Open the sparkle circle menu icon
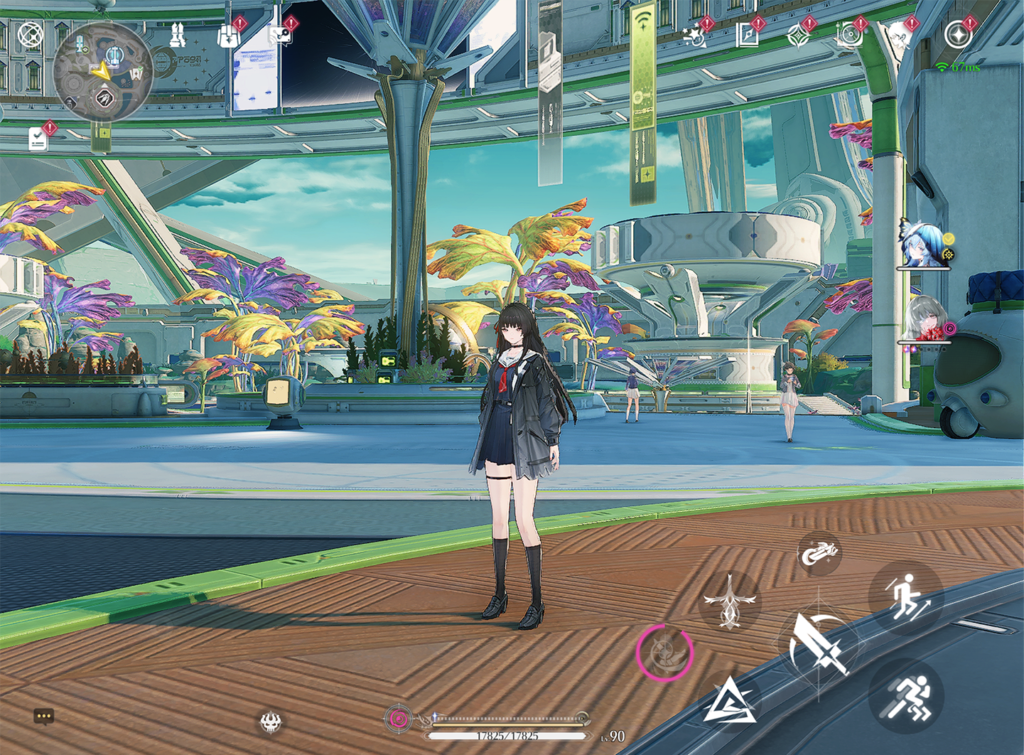The image size is (1024, 755). (957, 35)
